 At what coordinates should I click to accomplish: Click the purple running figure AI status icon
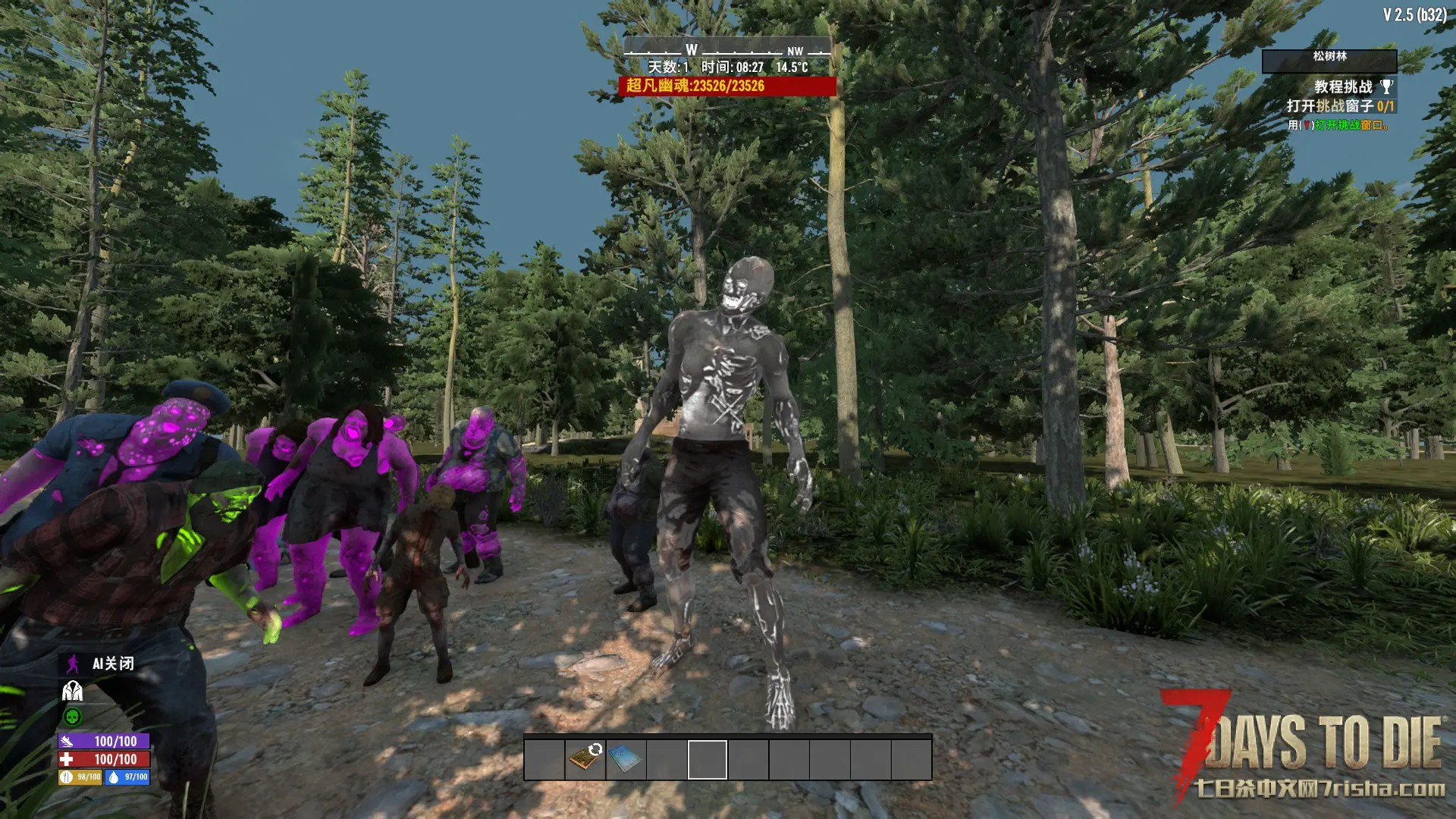(73, 664)
